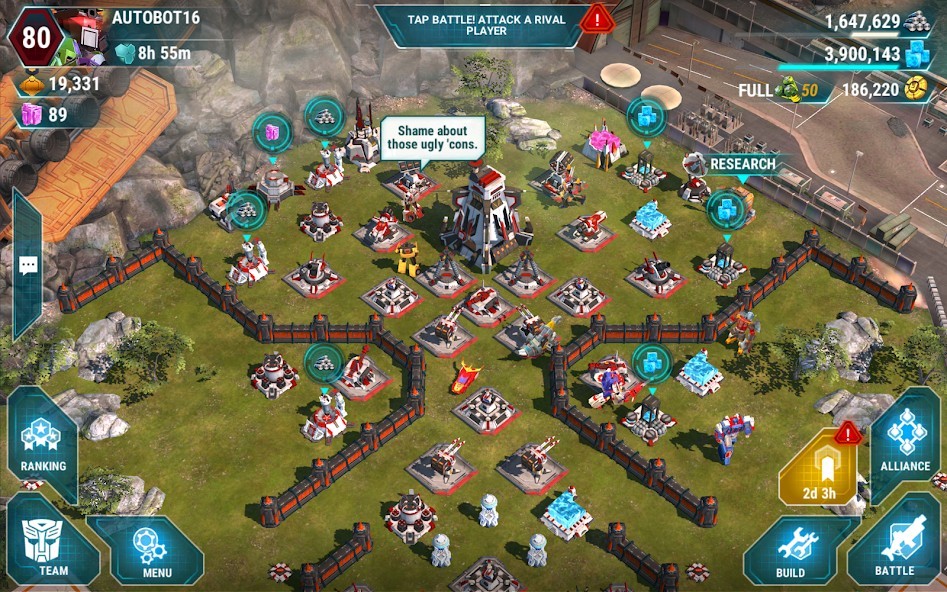Tap the Battle button
The height and width of the screenshot is (592, 947).
pyautogui.click(x=894, y=547)
